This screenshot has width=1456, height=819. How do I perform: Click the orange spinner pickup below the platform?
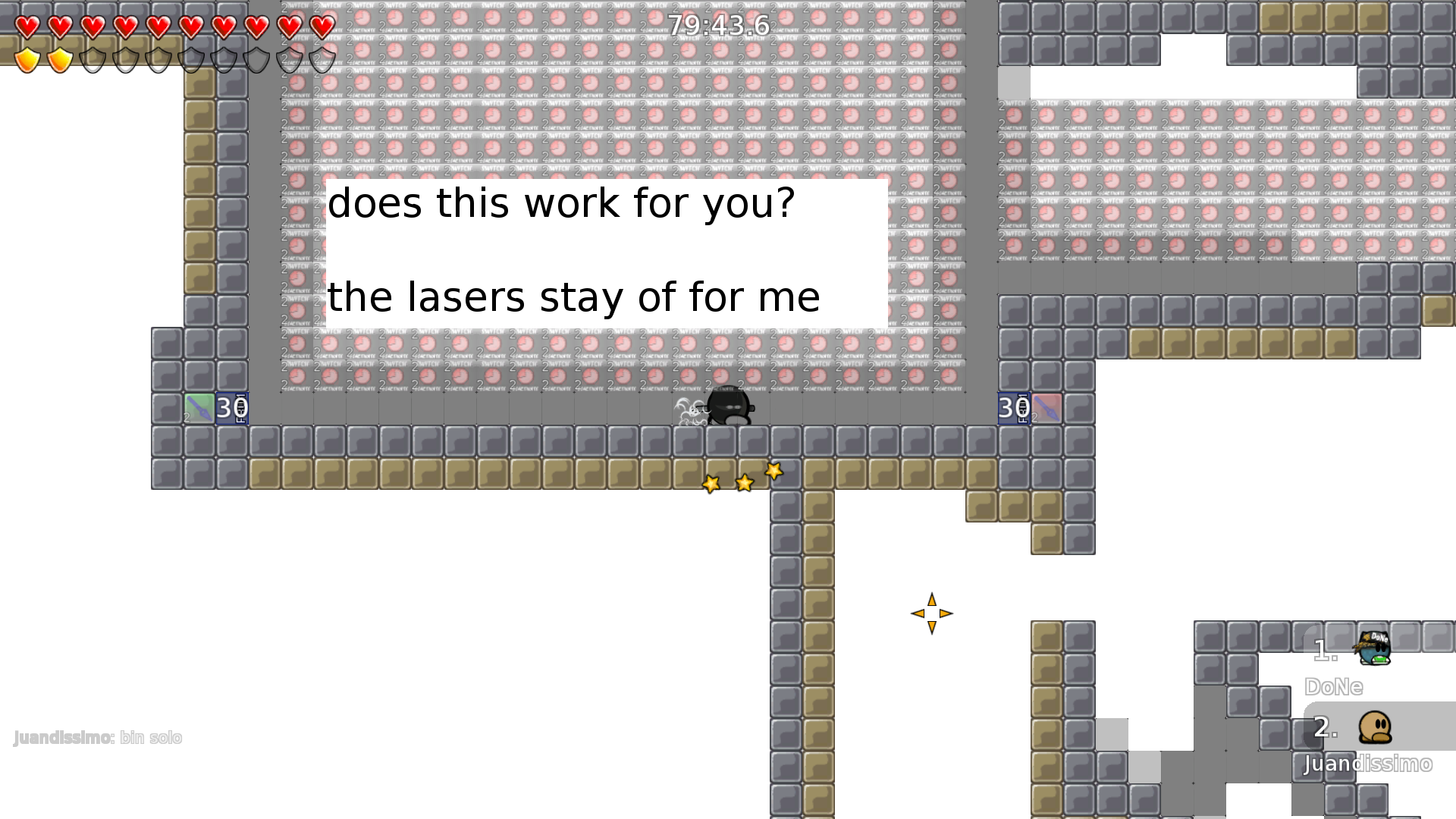931,612
